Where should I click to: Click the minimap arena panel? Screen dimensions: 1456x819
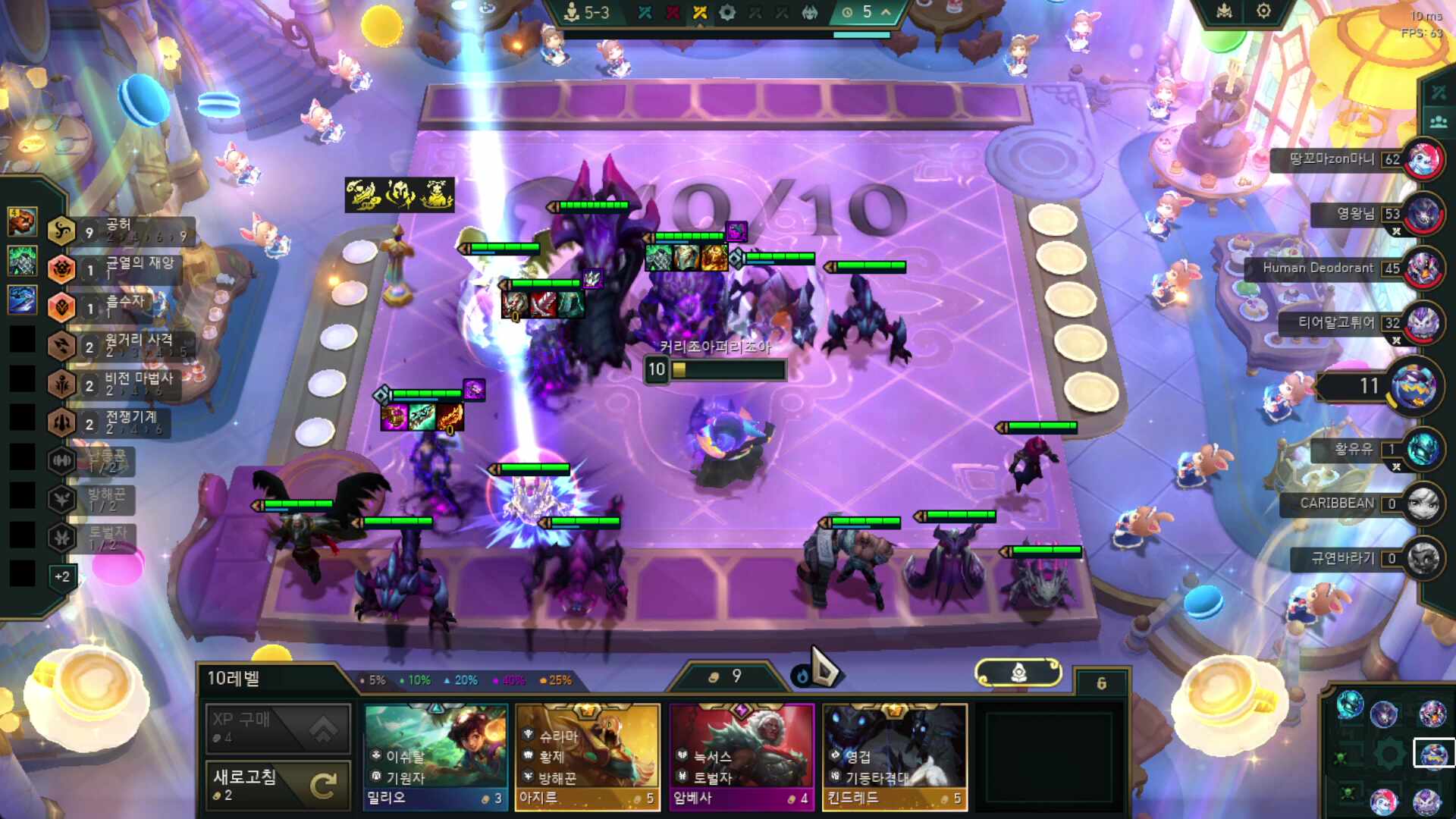1389,754
